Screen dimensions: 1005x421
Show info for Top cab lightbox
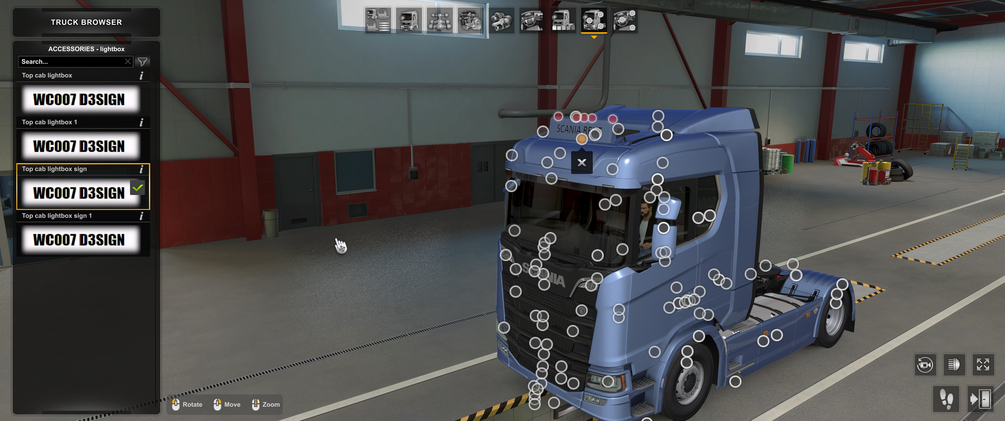(x=141, y=76)
